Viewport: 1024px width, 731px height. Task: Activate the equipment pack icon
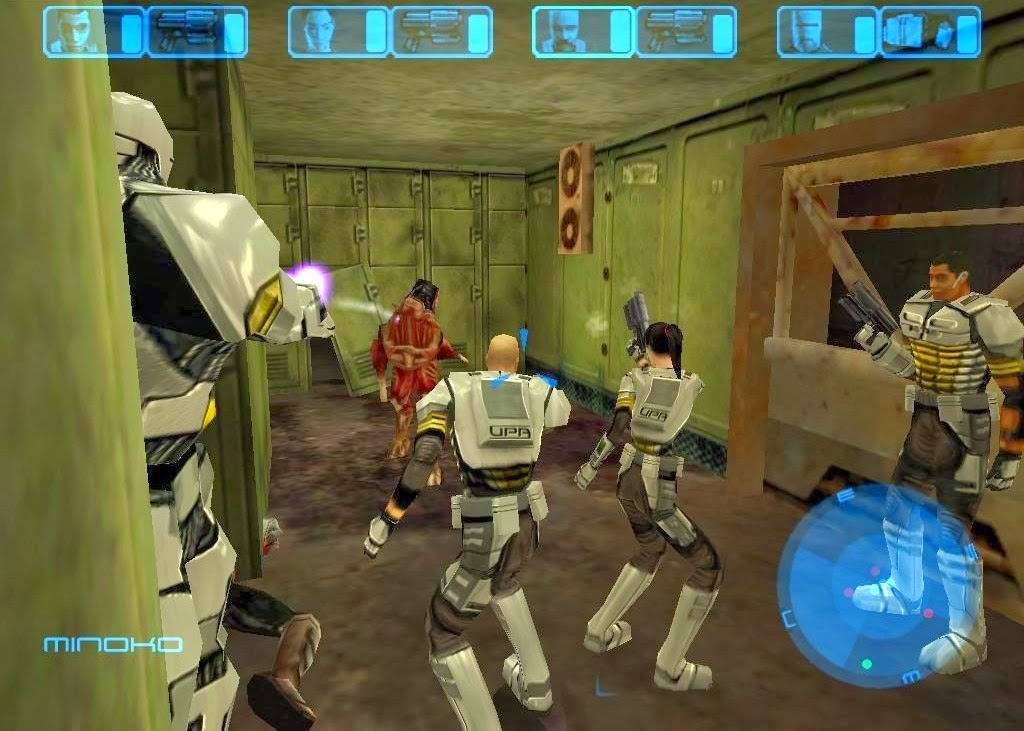(919, 31)
